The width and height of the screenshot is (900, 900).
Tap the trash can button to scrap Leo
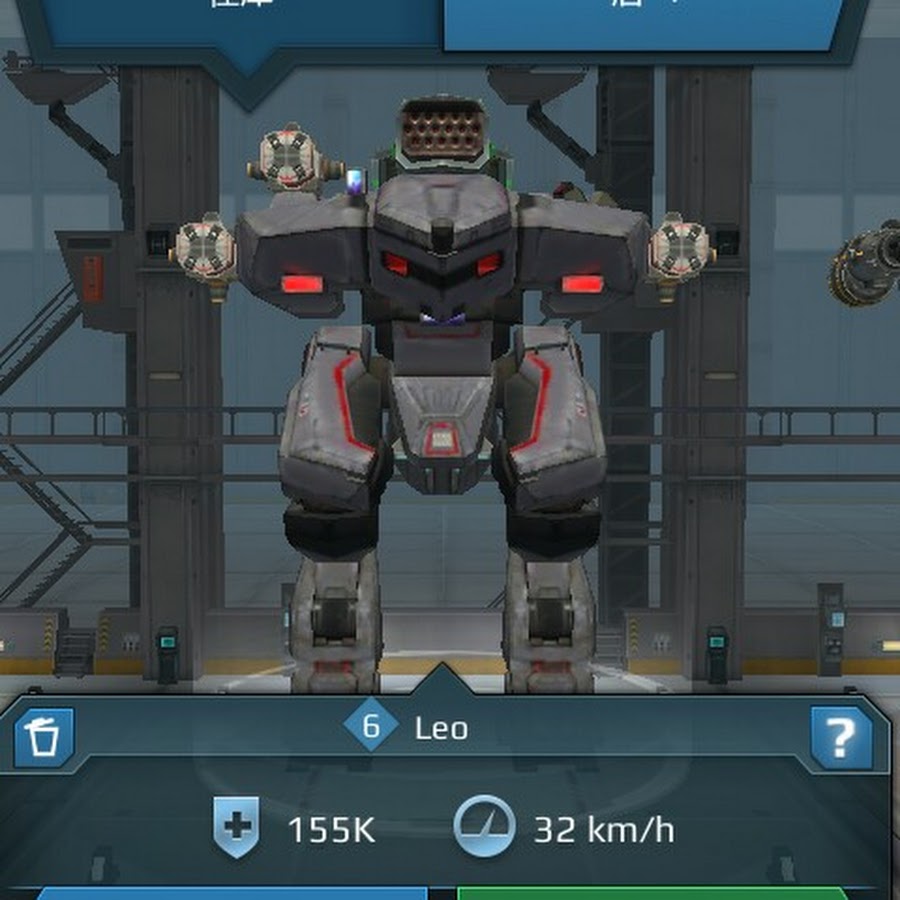pyautogui.click(x=44, y=737)
